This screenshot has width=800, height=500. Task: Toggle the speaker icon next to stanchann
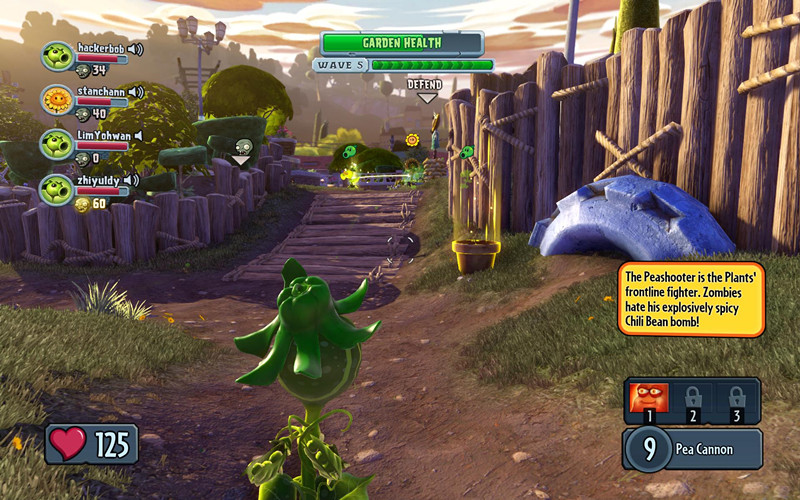pyautogui.click(x=136, y=92)
